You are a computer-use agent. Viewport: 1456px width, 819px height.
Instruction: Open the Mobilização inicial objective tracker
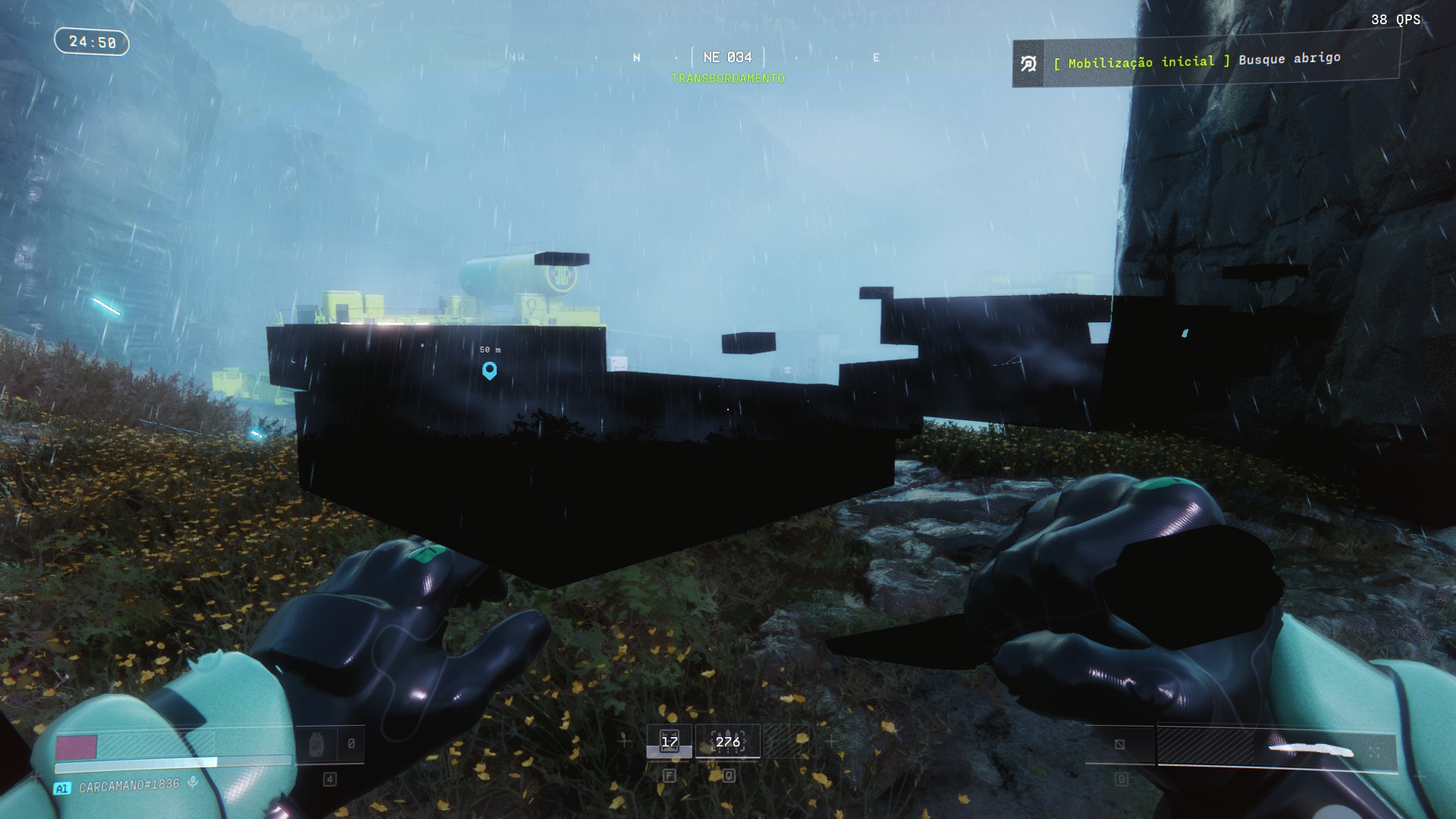click(x=1206, y=62)
